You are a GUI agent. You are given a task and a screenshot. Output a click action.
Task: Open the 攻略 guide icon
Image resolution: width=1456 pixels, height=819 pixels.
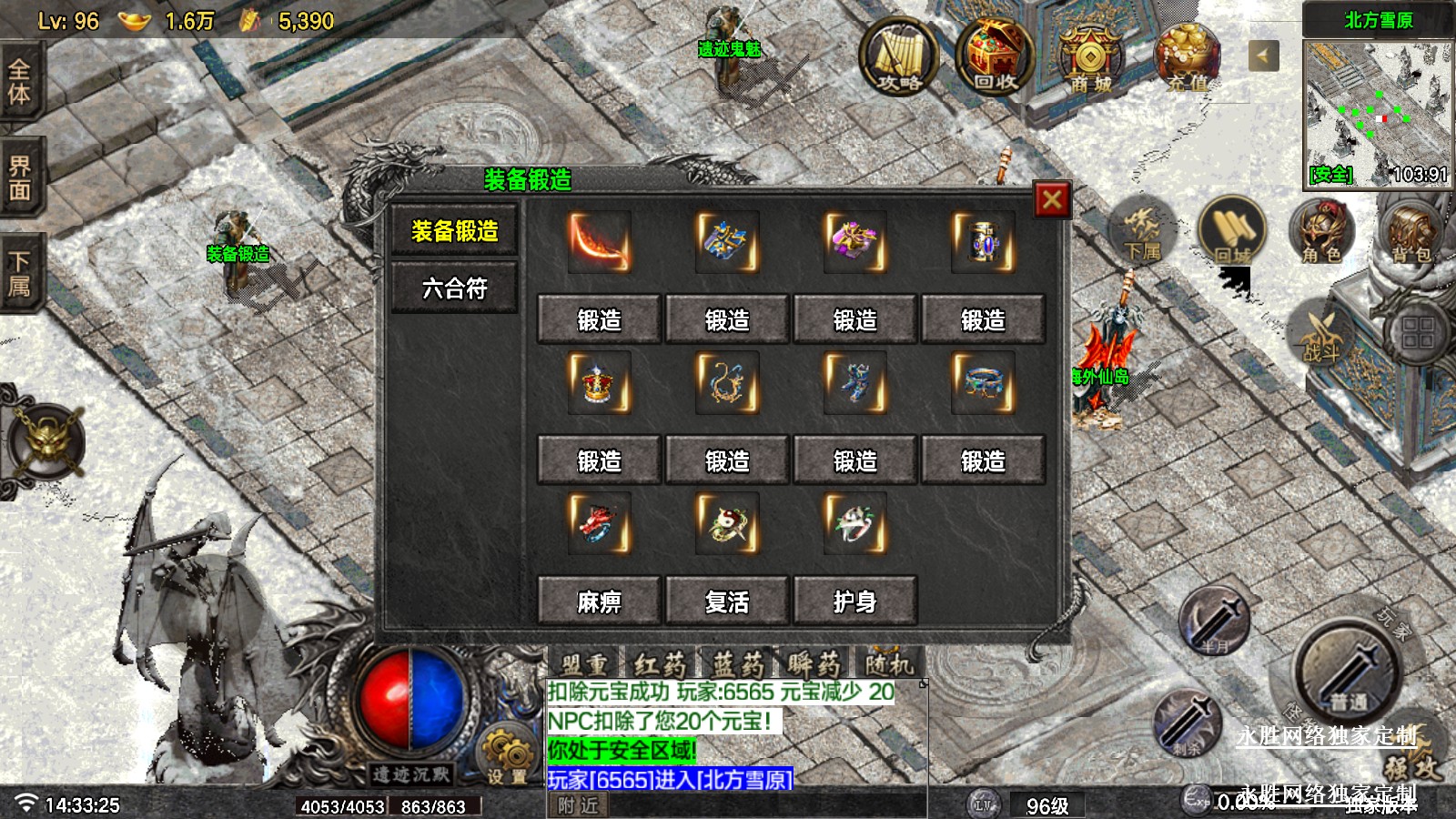coord(898,57)
